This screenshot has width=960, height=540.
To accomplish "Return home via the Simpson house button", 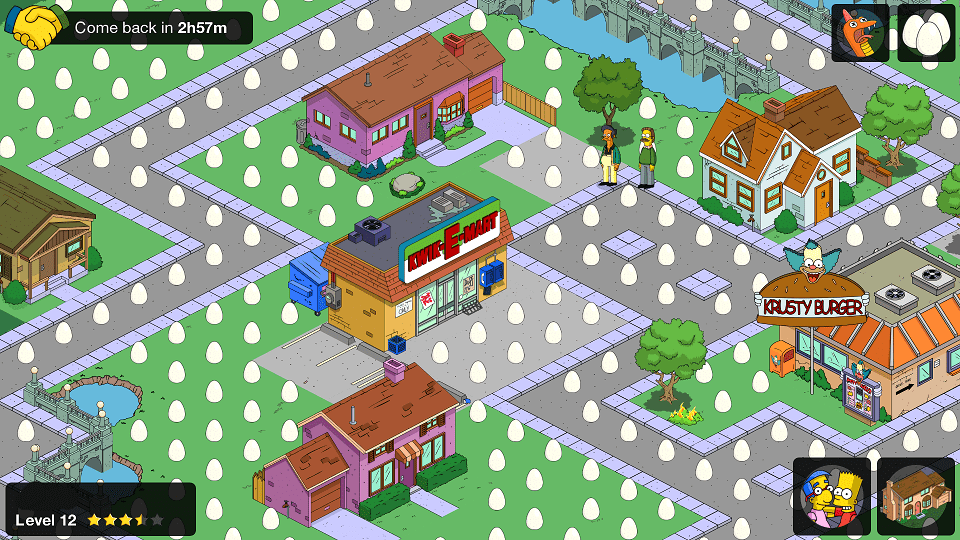I will (916, 496).
